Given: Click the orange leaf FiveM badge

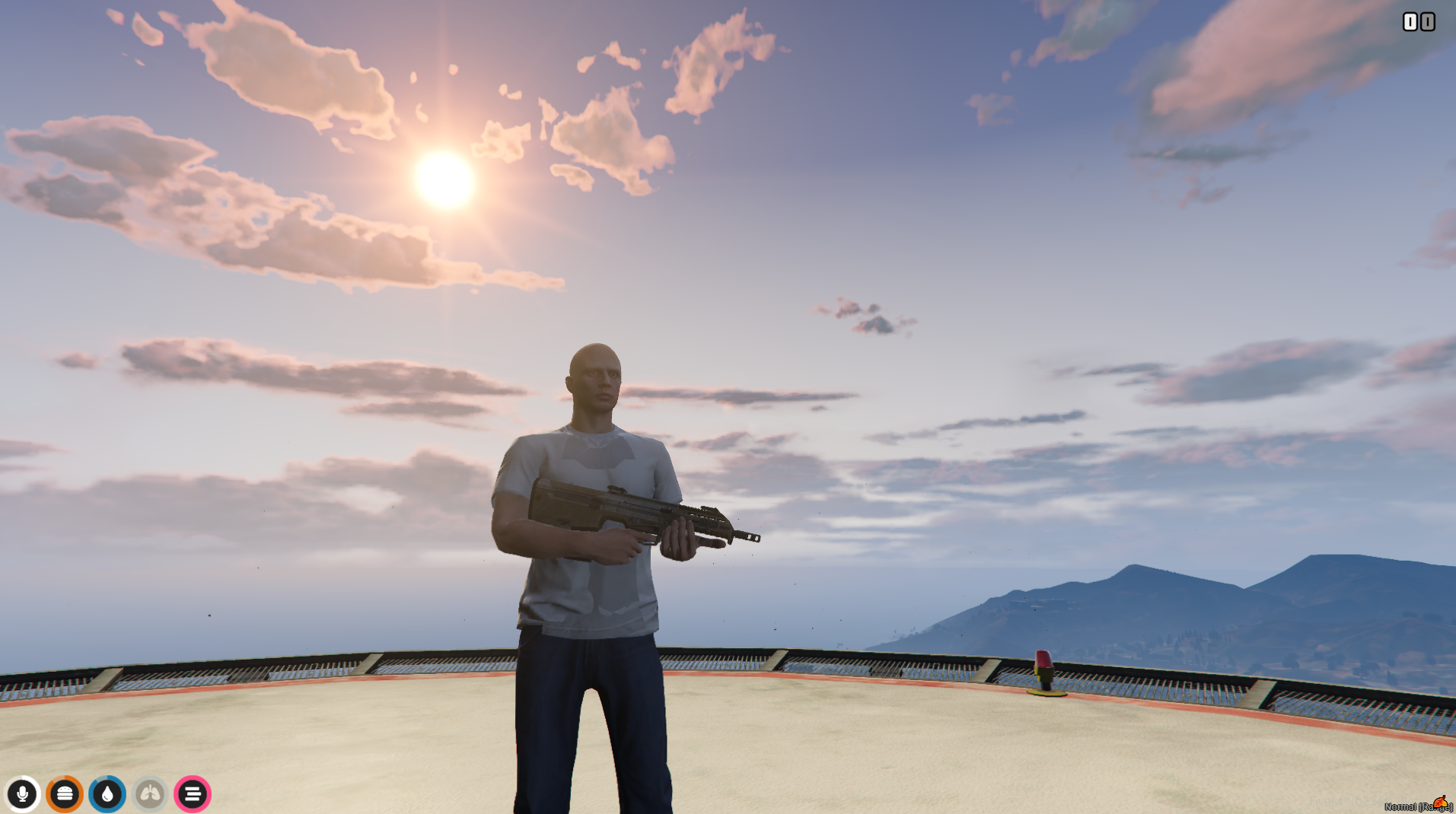Looking at the screenshot, I should (x=1442, y=800).
